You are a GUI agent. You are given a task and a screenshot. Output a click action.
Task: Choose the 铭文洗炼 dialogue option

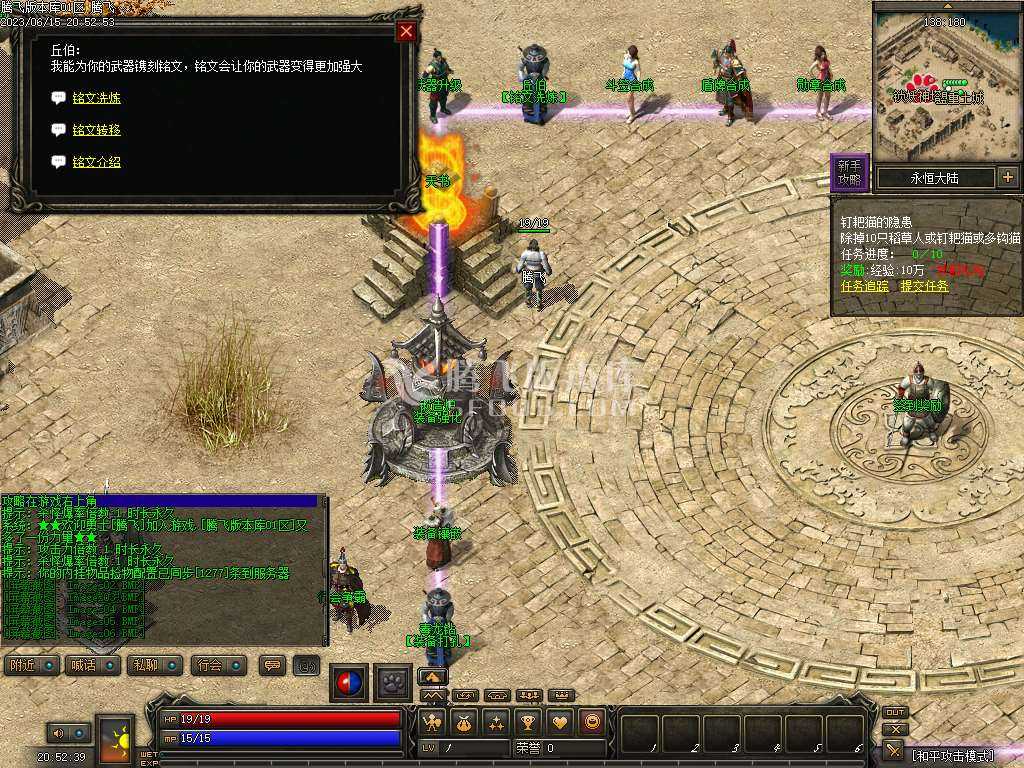96,98
